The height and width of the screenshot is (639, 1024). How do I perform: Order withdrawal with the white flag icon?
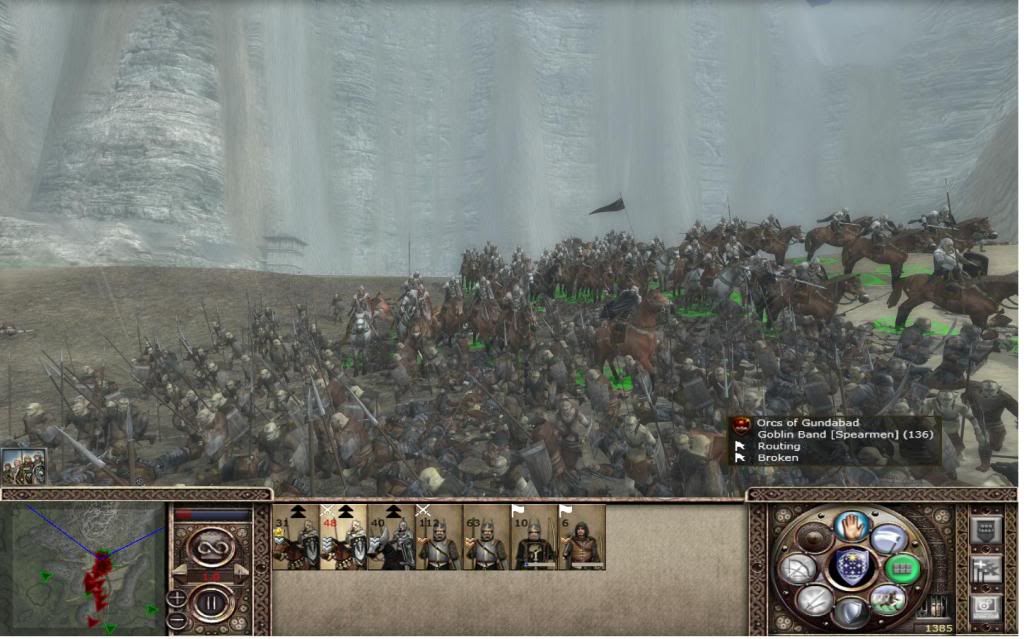(x=889, y=538)
